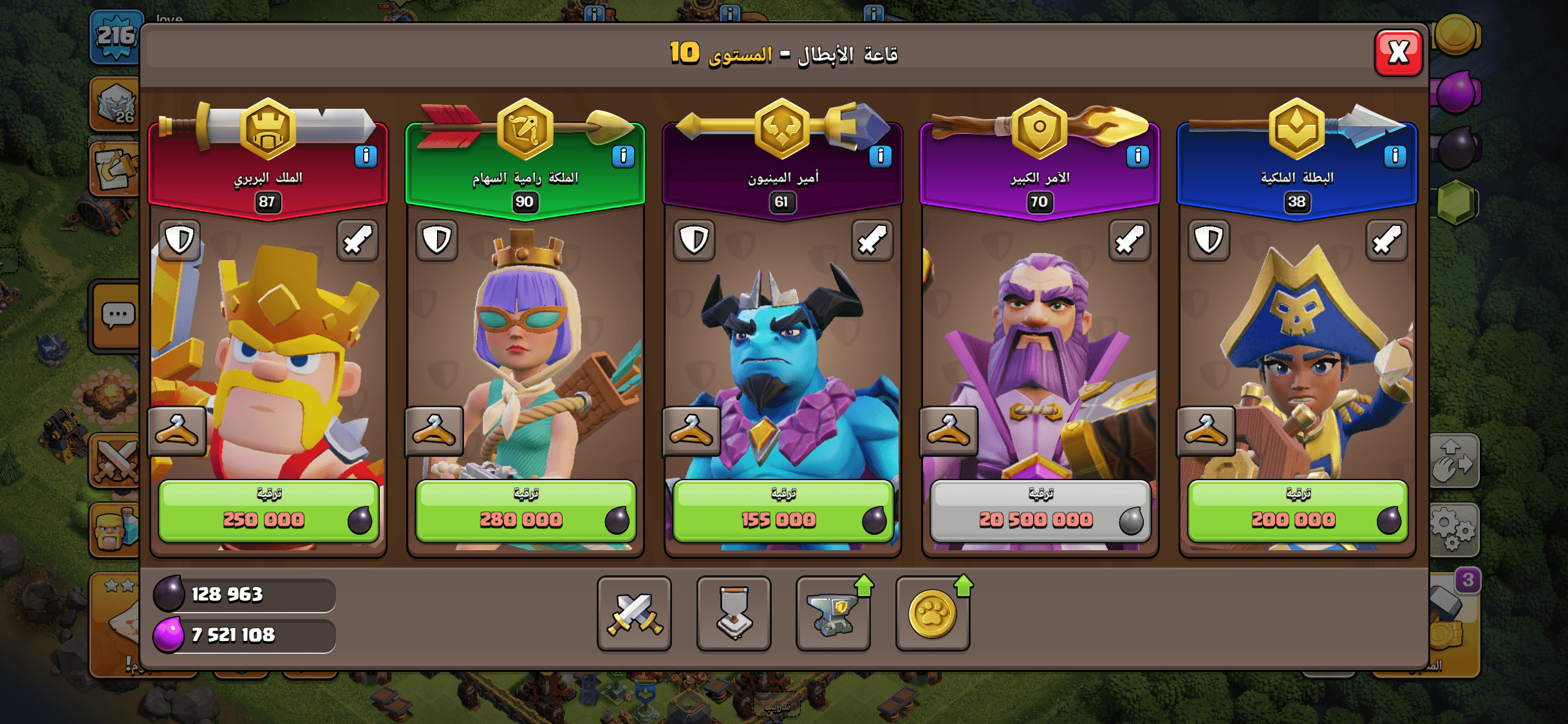Select the Minion Prince shield mode icon
1568x724 pixels.
[694, 241]
